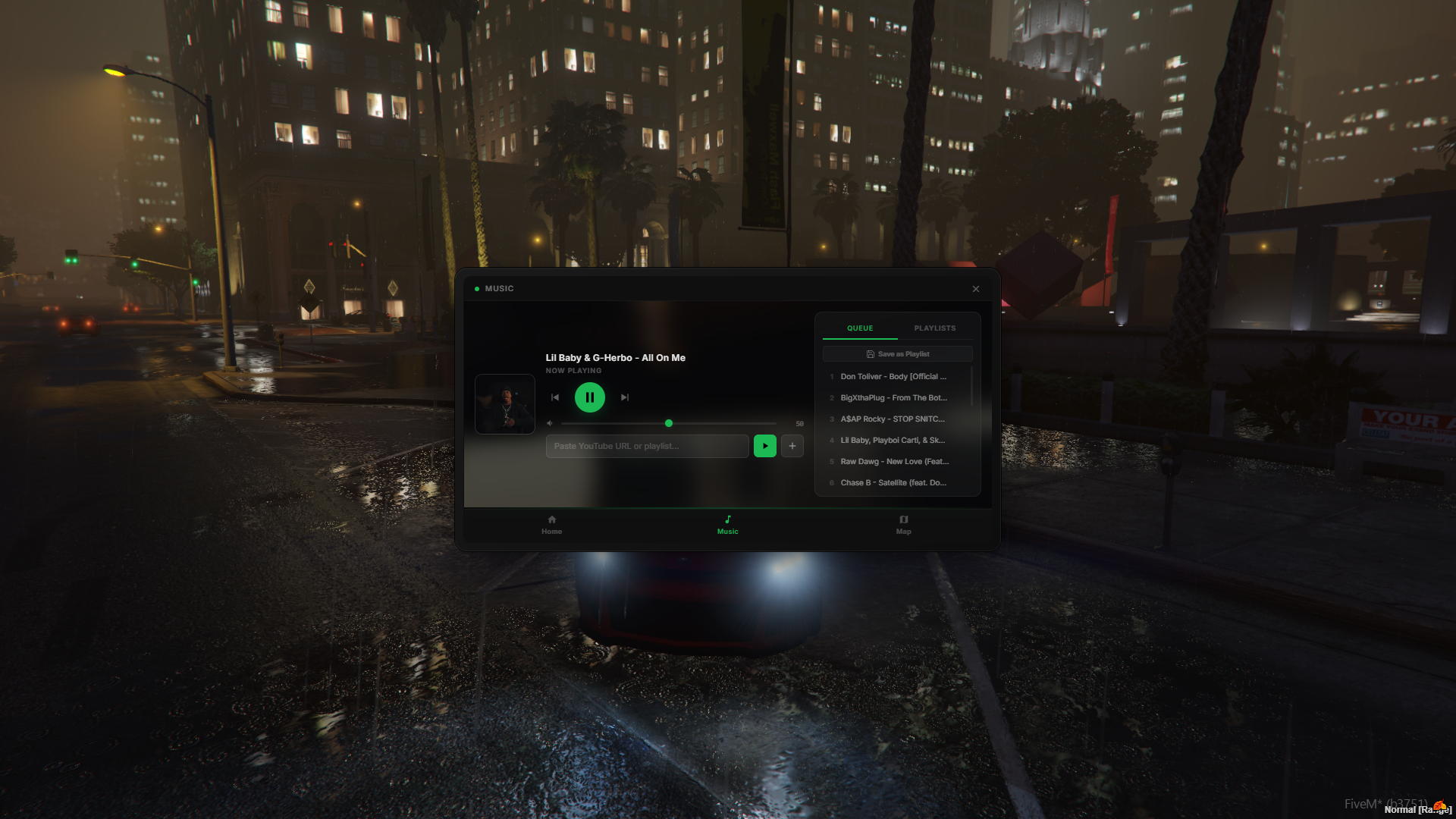Screen dimensions: 1456x819
Task: Select Don Toliver - Body in queue
Action: 893,377
